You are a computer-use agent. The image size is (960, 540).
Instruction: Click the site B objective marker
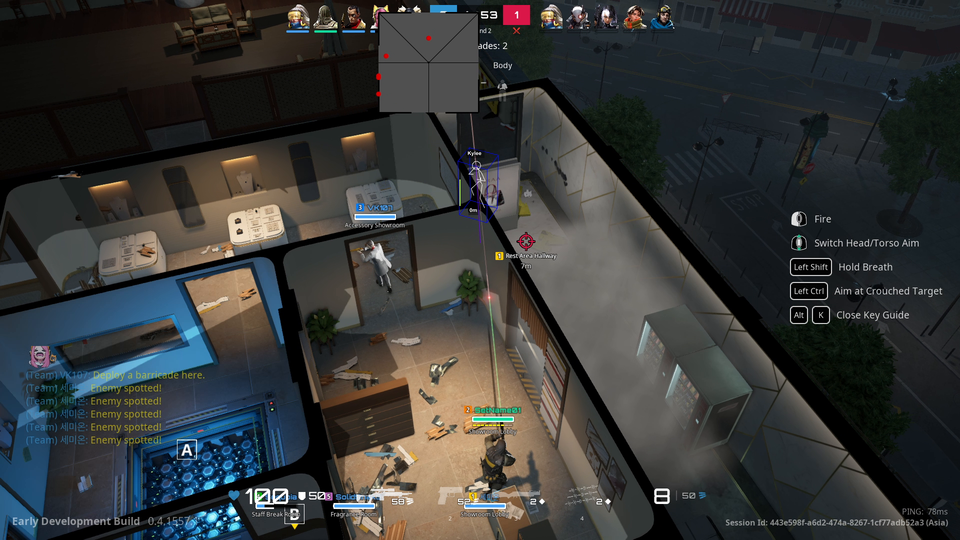point(294,513)
